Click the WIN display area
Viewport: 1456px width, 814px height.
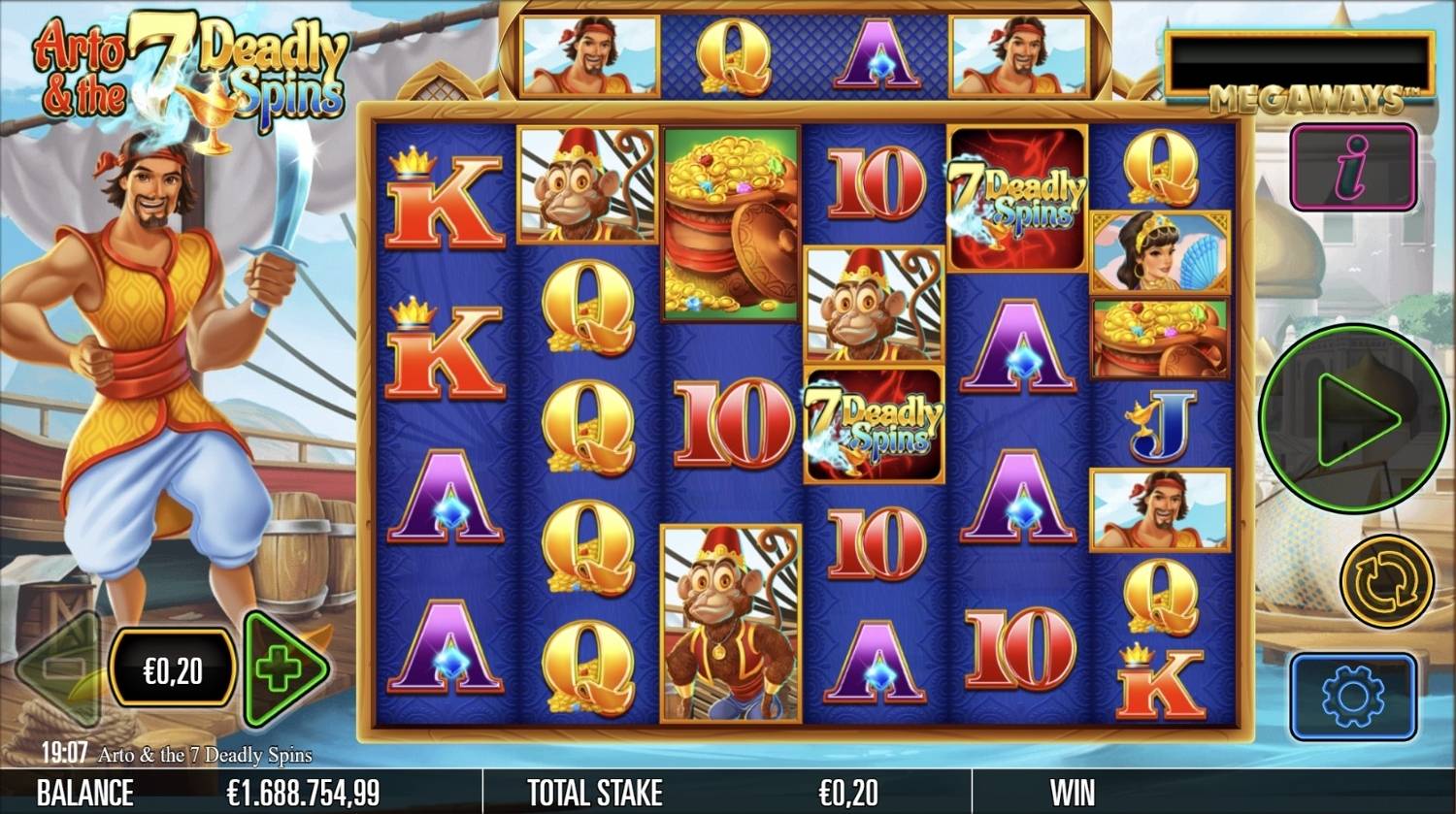(x=1071, y=792)
